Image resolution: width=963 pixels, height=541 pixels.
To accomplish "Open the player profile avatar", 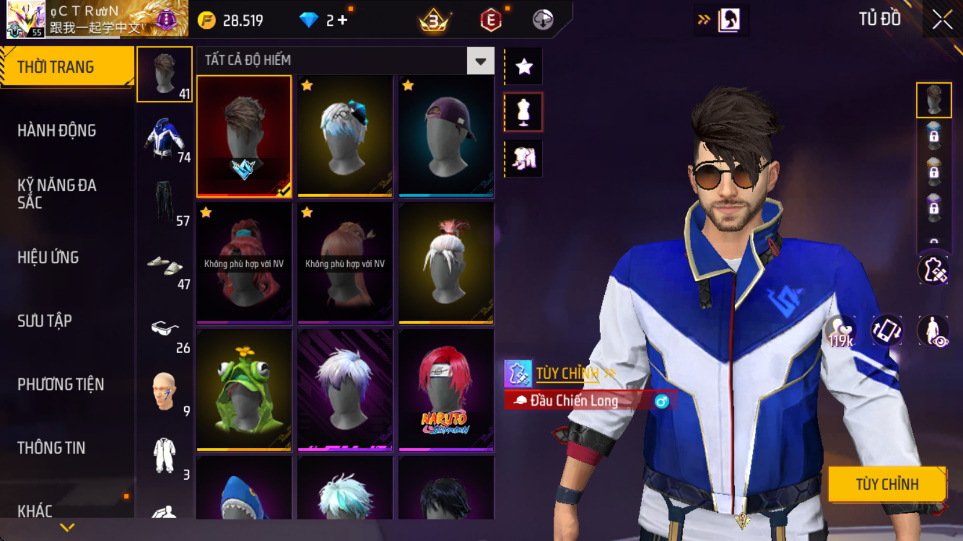I will [x=26, y=19].
